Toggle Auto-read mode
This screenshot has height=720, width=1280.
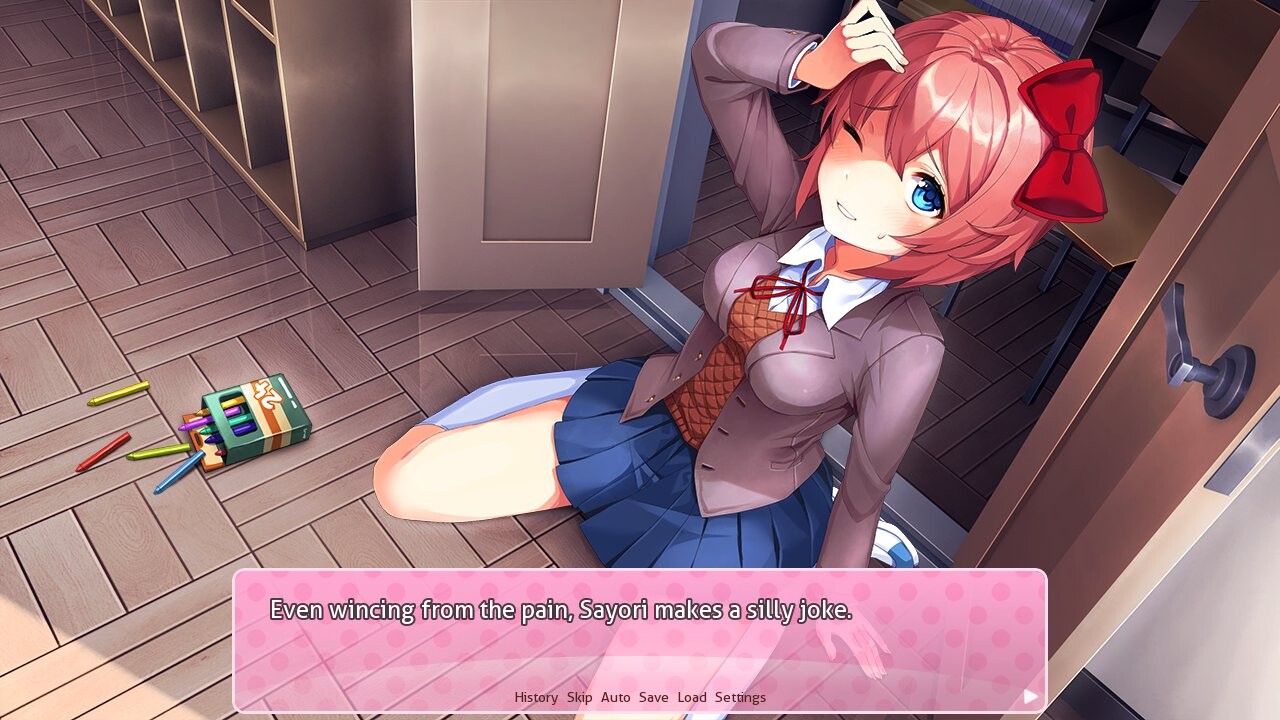[x=617, y=697]
